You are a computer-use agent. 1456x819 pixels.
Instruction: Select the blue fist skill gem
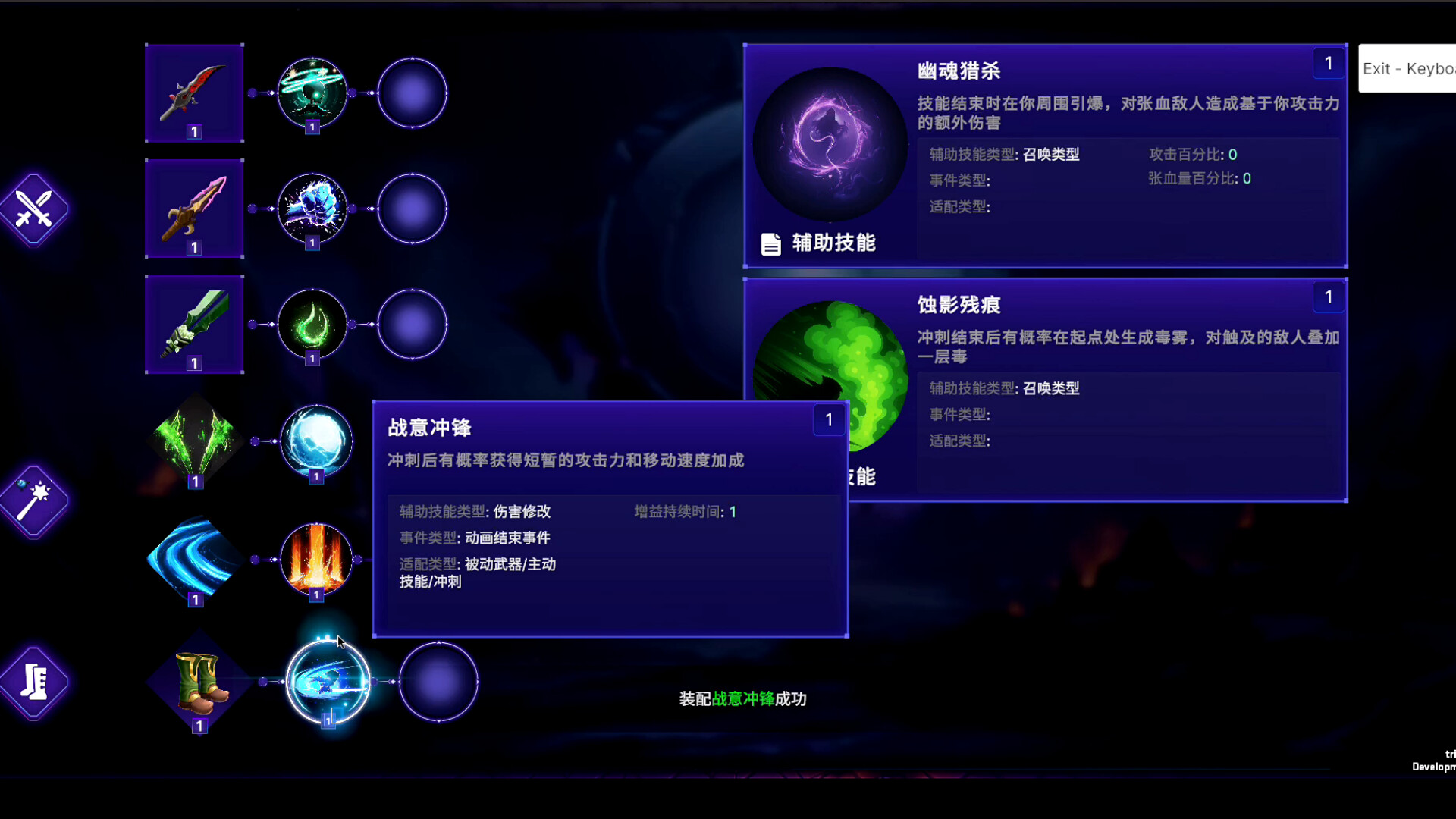click(x=312, y=209)
